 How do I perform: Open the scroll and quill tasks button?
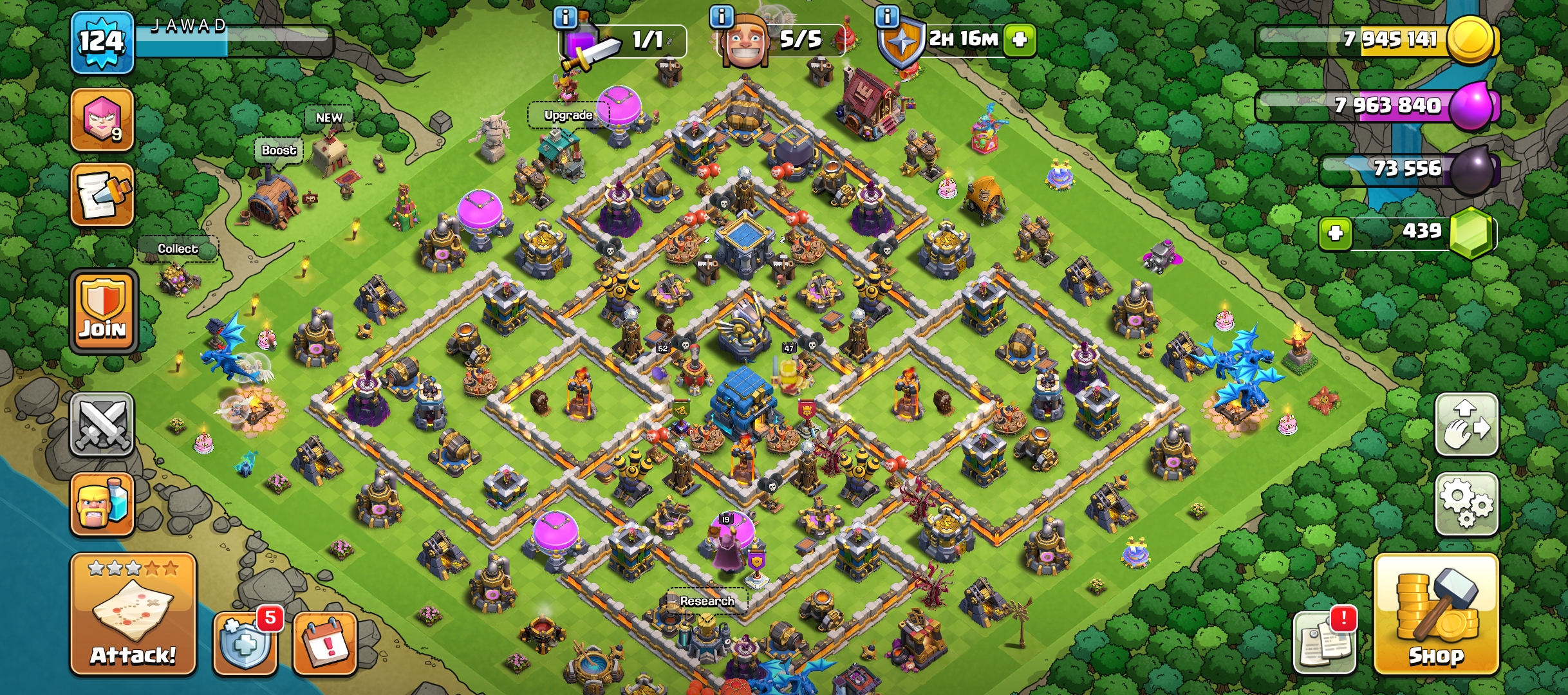pyautogui.click(x=102, y=195)
